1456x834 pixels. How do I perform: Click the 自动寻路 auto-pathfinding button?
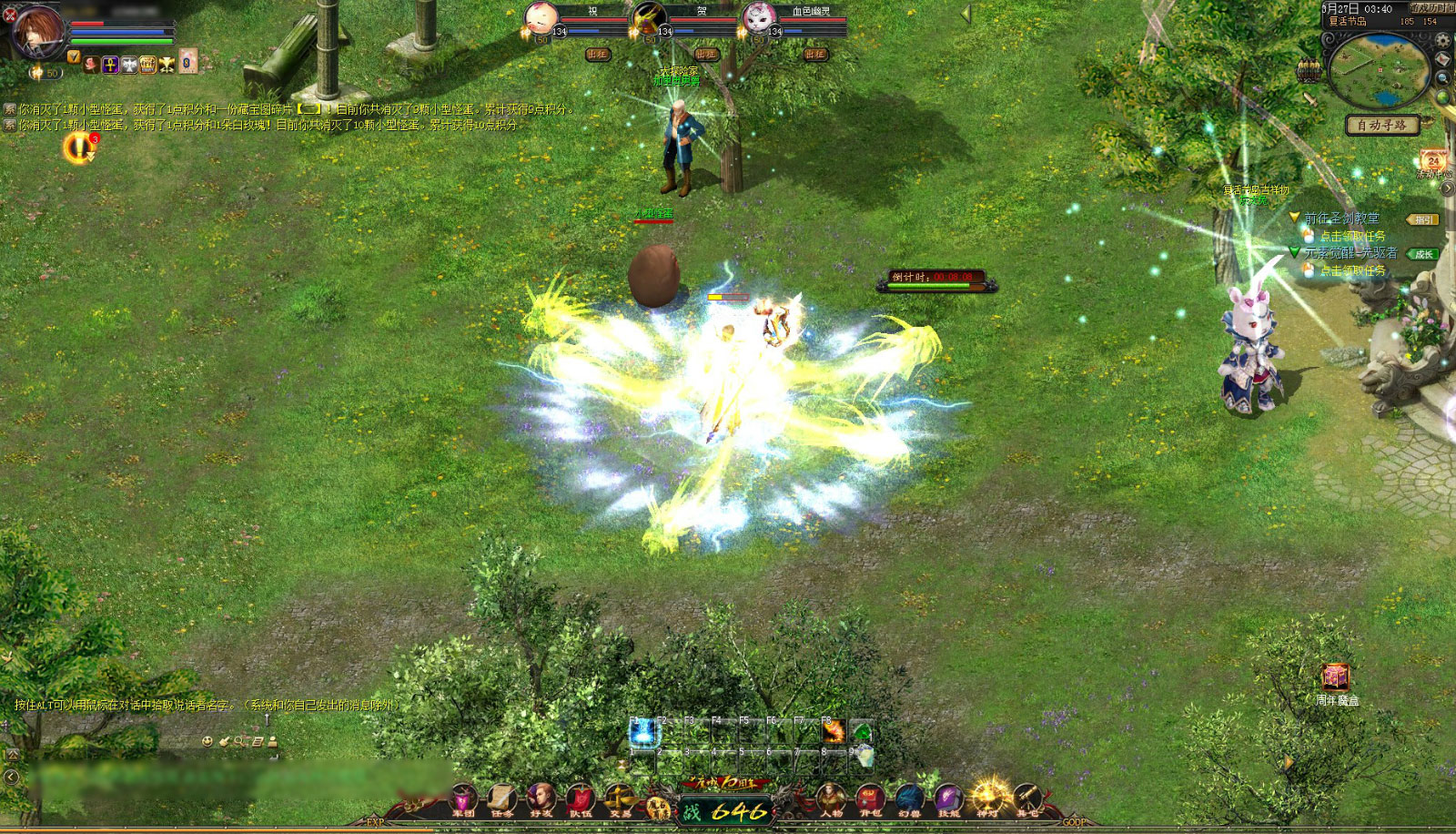click(x=1381, y=125)
